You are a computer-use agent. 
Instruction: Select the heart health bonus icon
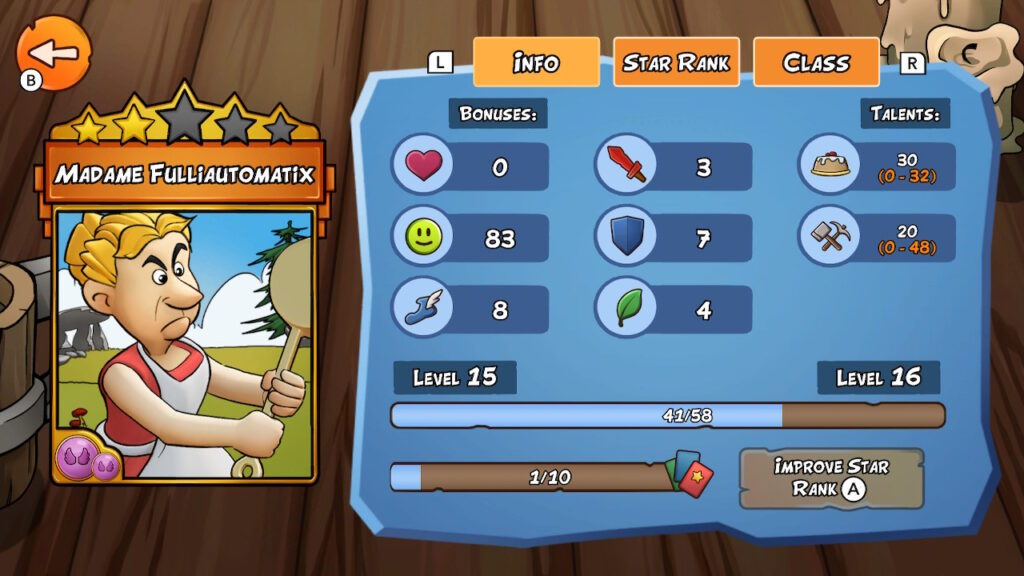coord(422,166)
